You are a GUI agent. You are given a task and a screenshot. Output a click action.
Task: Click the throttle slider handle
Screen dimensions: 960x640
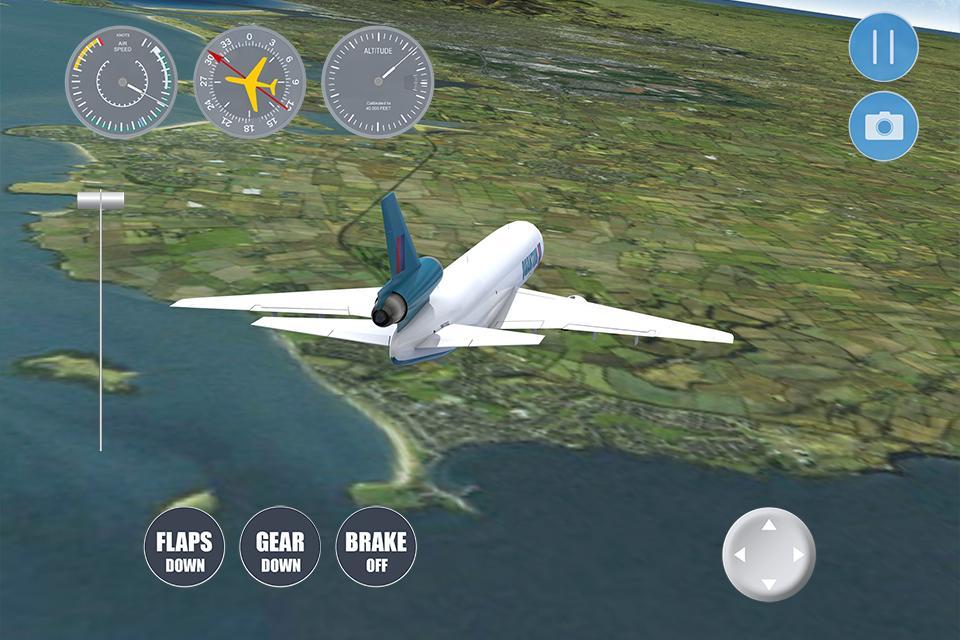(101, 201)
